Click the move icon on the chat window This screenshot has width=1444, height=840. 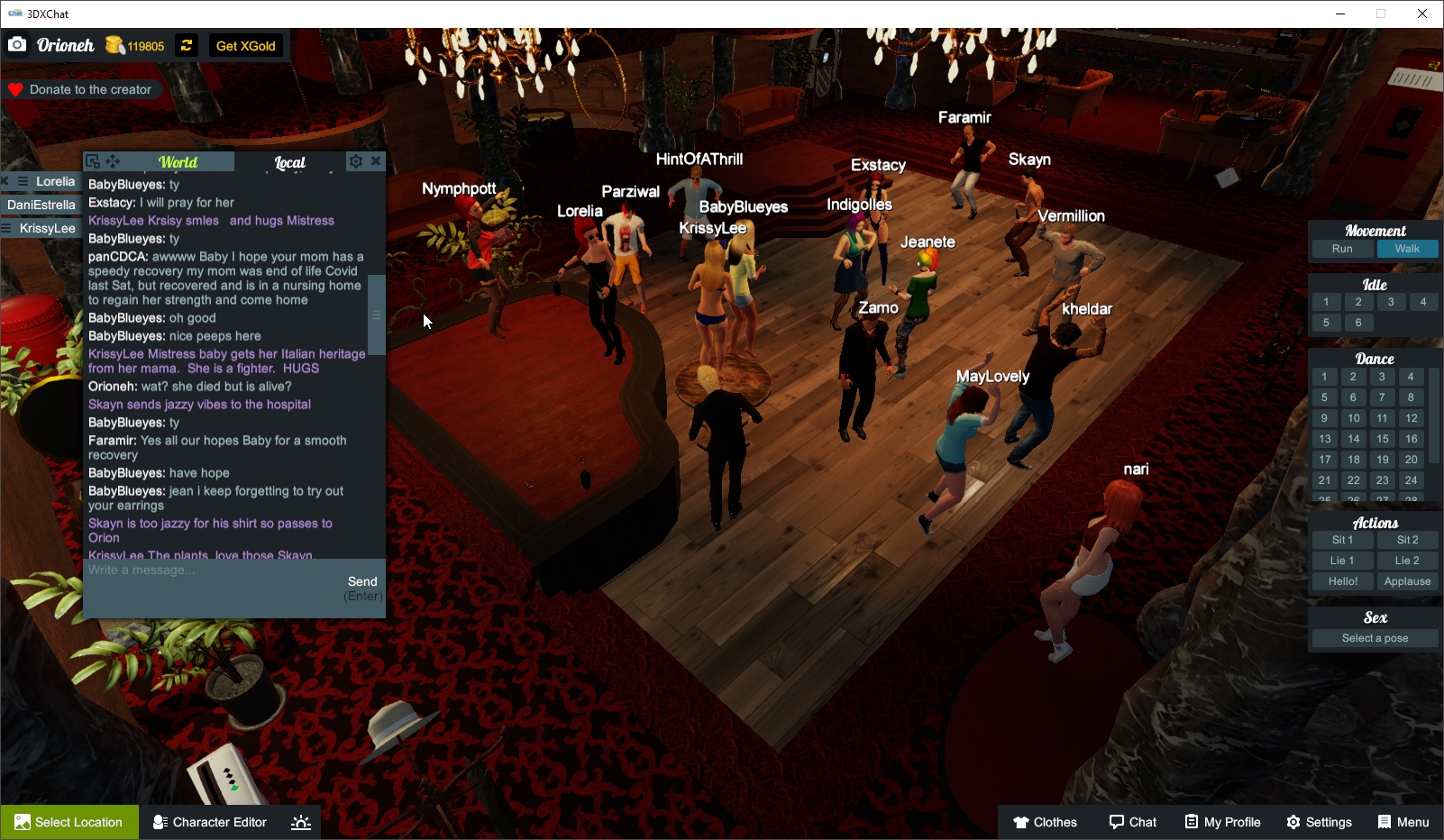[112, 160]
